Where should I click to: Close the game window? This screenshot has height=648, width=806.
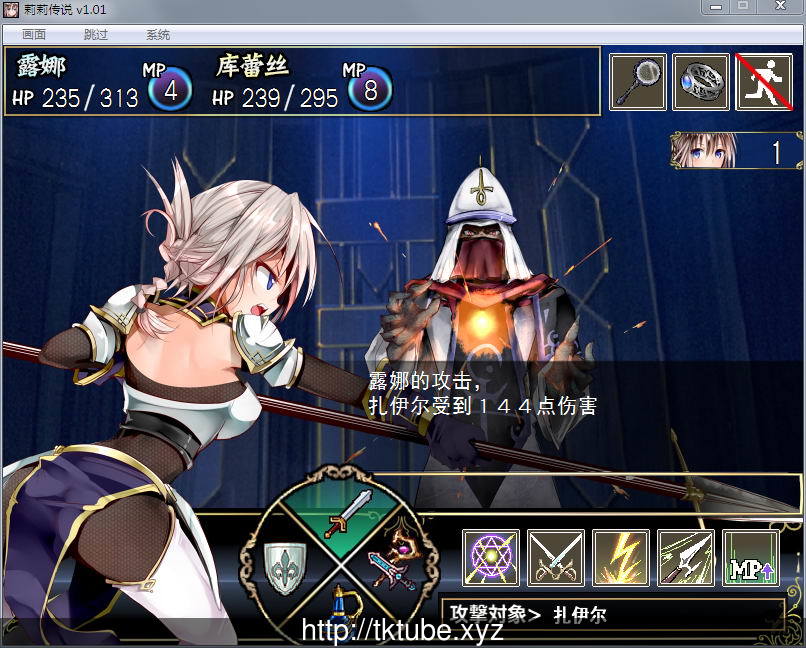click(x=781, y=7)
